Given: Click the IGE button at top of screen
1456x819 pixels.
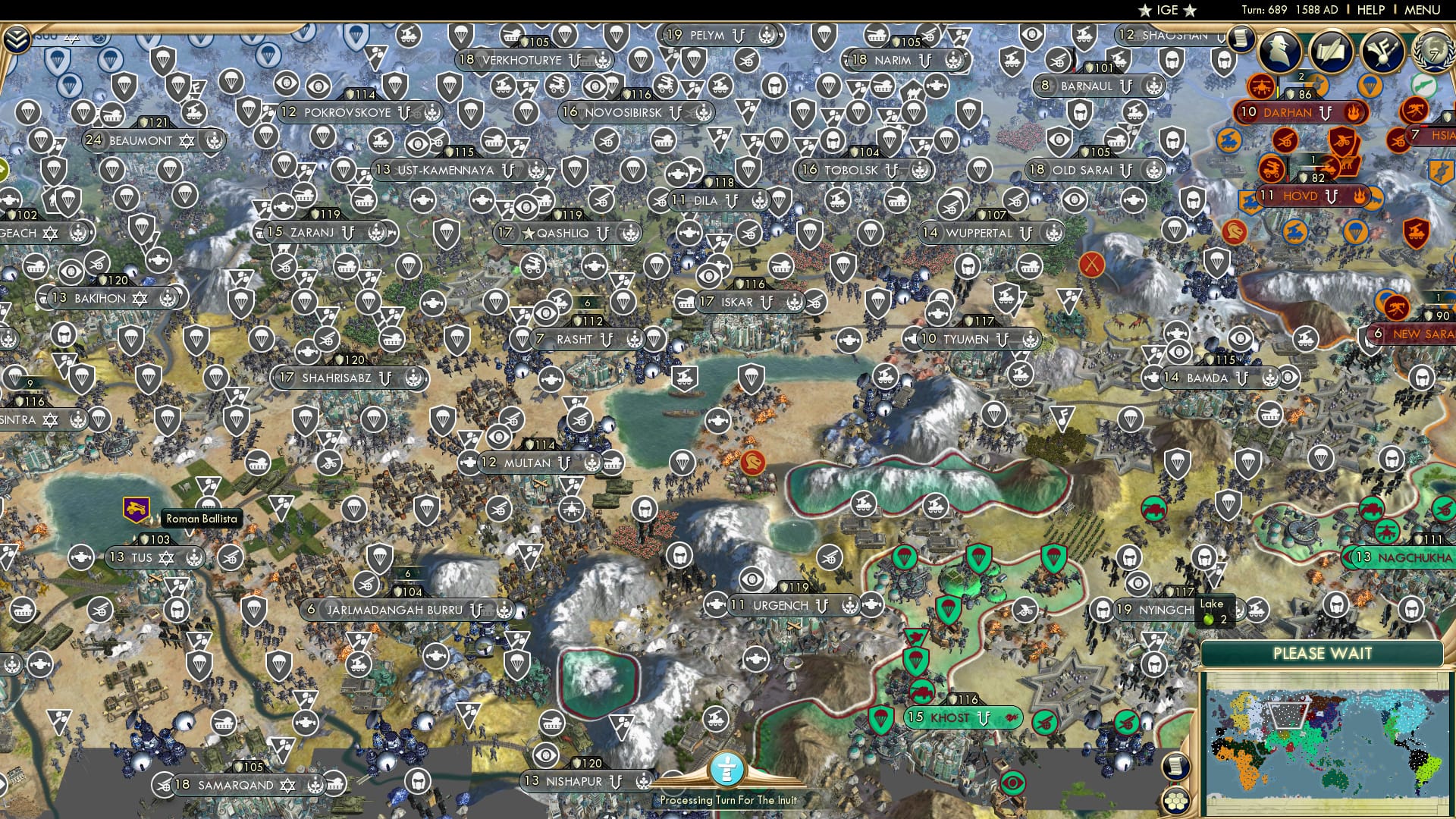Looking at the screenshot, I should pyautogui.click(x=1168, y=11).
